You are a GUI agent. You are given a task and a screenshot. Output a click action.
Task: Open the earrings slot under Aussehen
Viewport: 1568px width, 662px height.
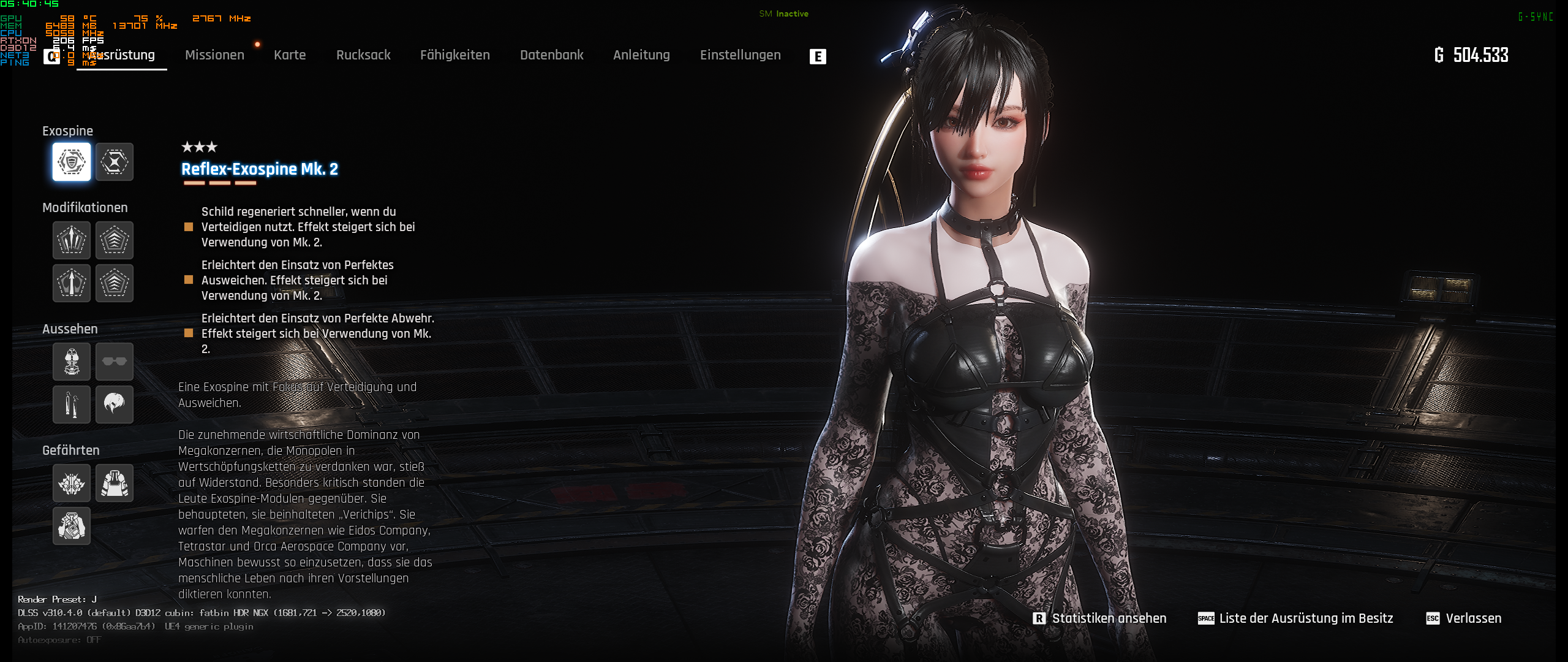tap(72, 405)
